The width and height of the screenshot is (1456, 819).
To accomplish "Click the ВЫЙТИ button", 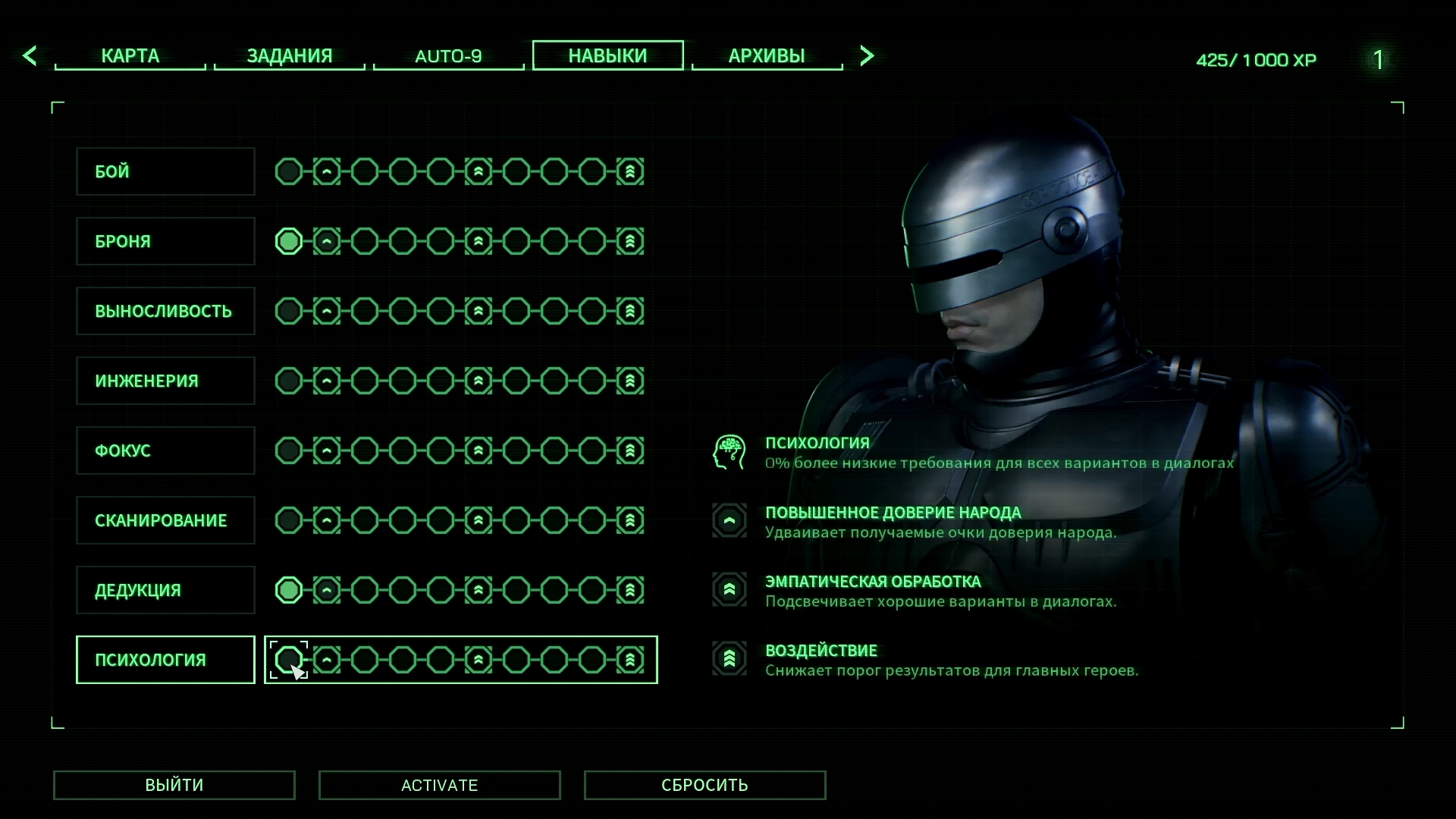I will [x=174, y=785].
